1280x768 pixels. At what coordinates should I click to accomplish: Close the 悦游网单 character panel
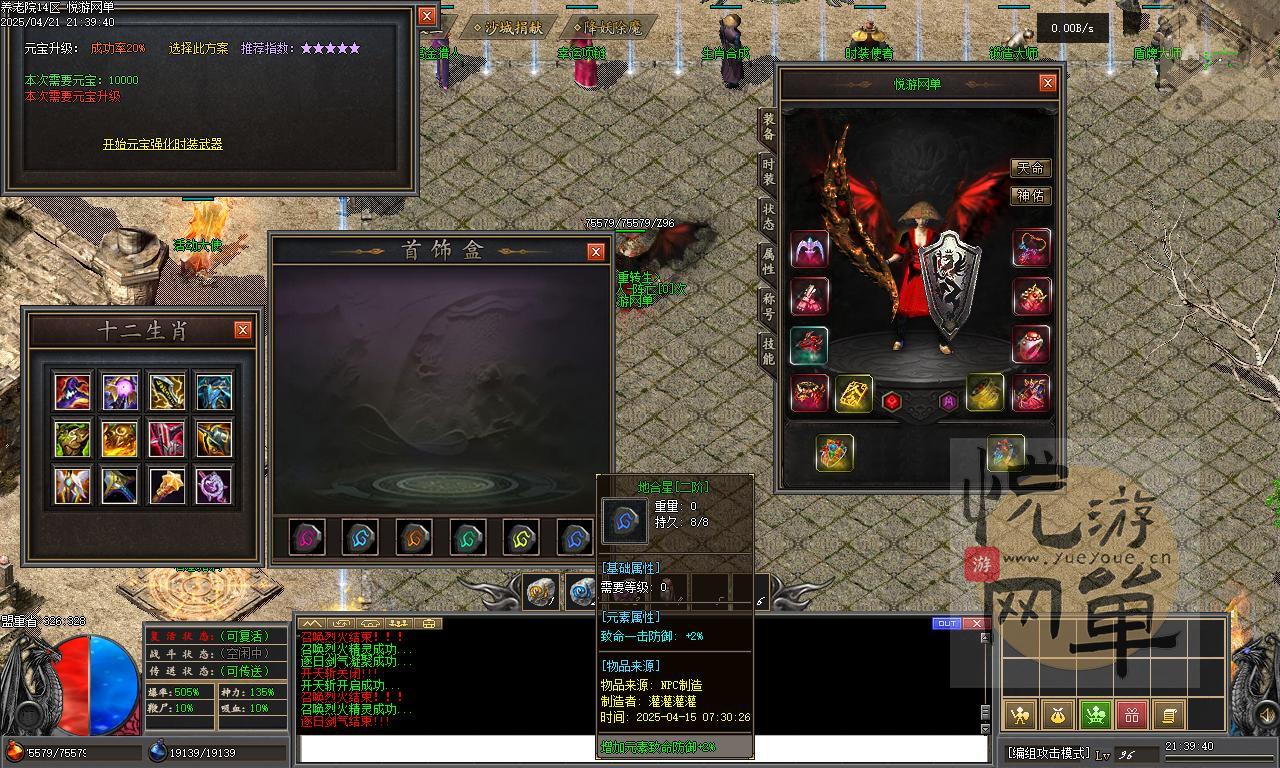[x=1047, y=84]
